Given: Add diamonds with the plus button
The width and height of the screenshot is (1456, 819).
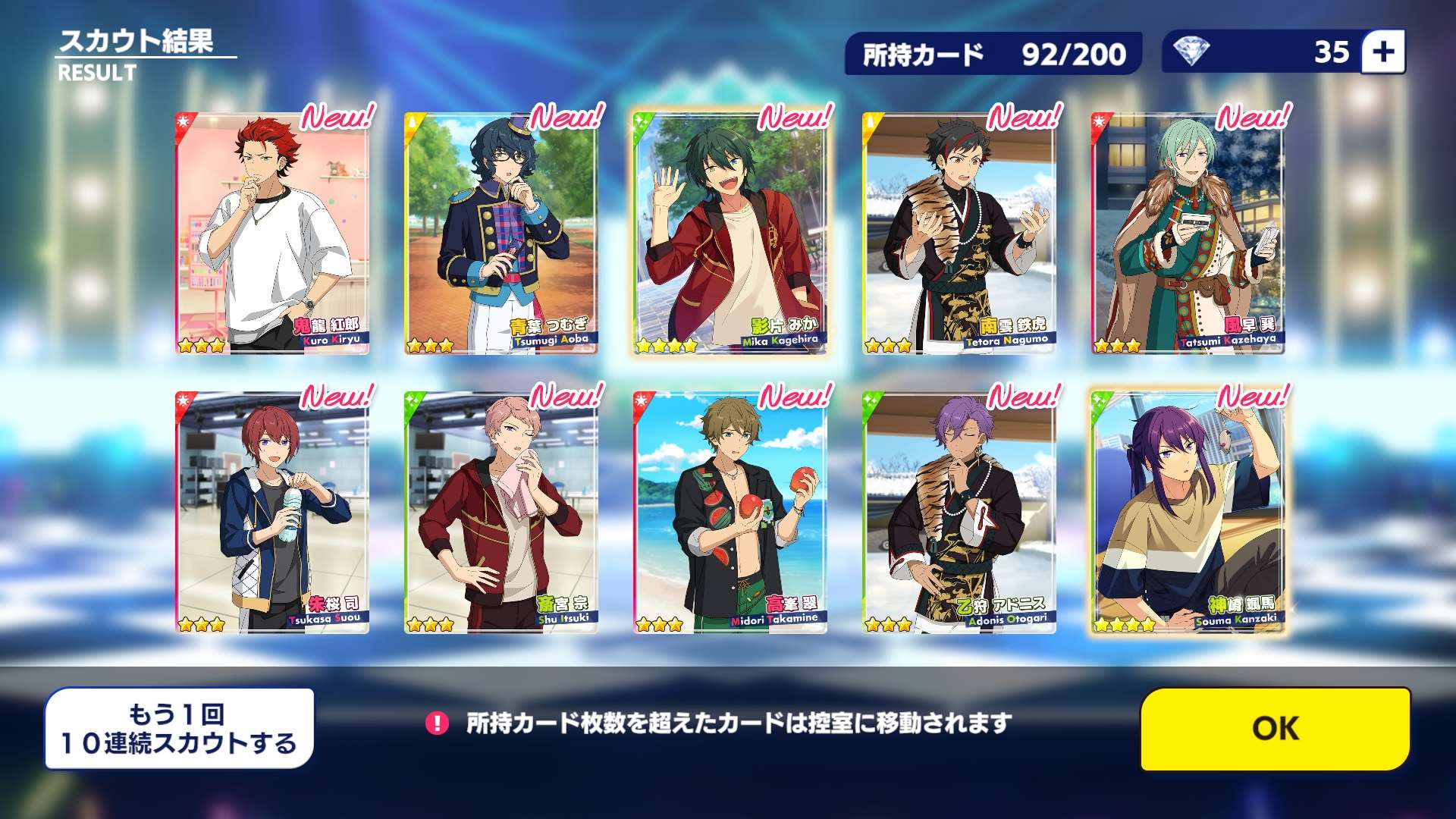Looking at the screenshot, I should (1383, 52).
